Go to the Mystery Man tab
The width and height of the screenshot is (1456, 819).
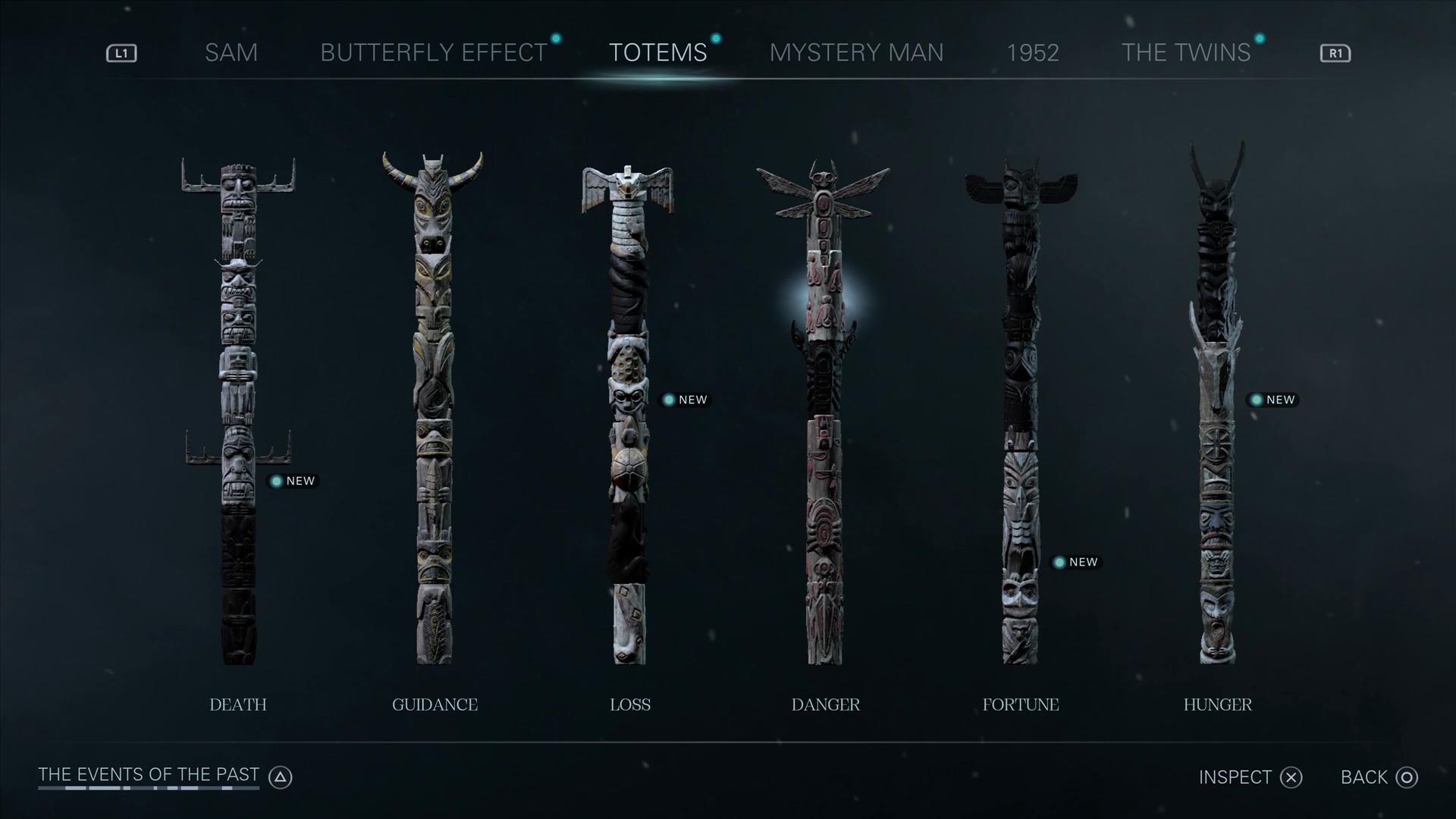click(856, 52)
